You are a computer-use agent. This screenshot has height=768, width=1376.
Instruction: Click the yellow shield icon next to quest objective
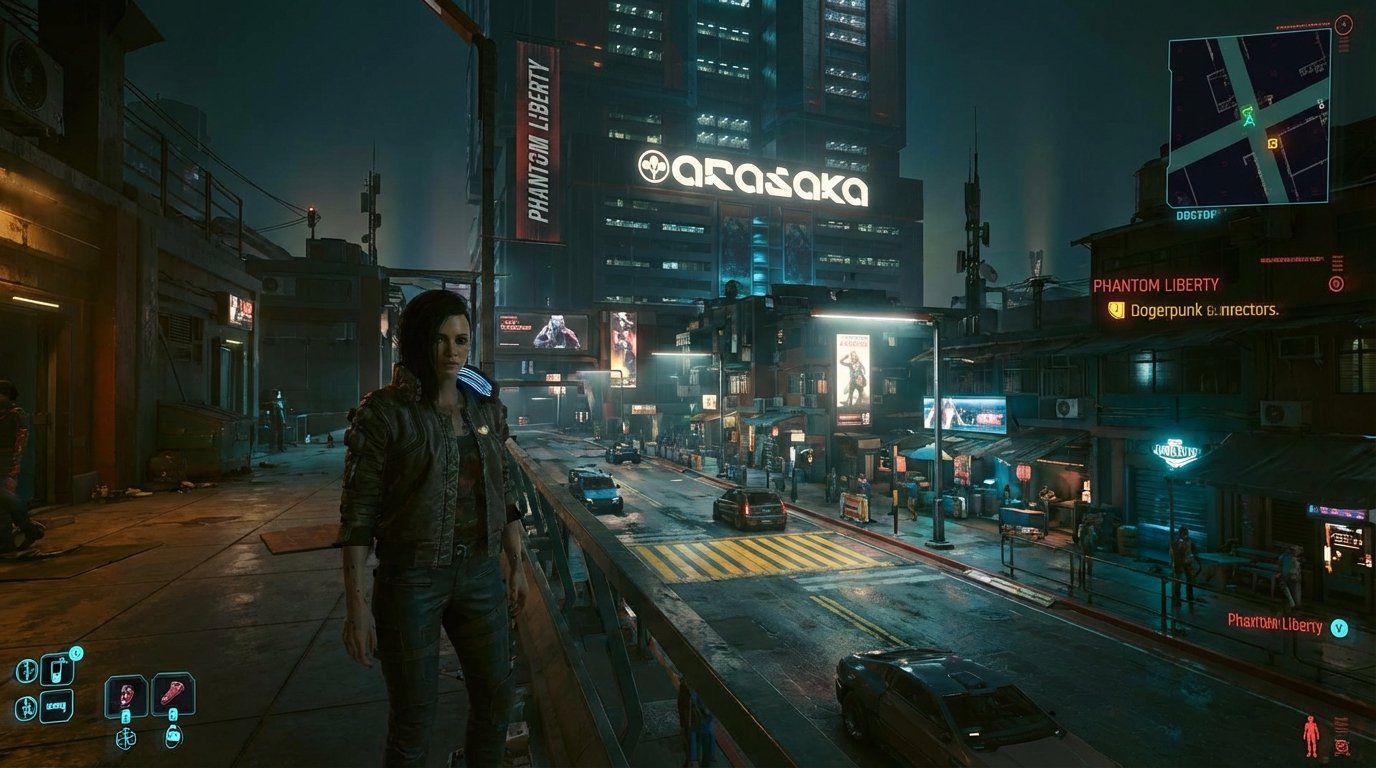[1117, 309]
